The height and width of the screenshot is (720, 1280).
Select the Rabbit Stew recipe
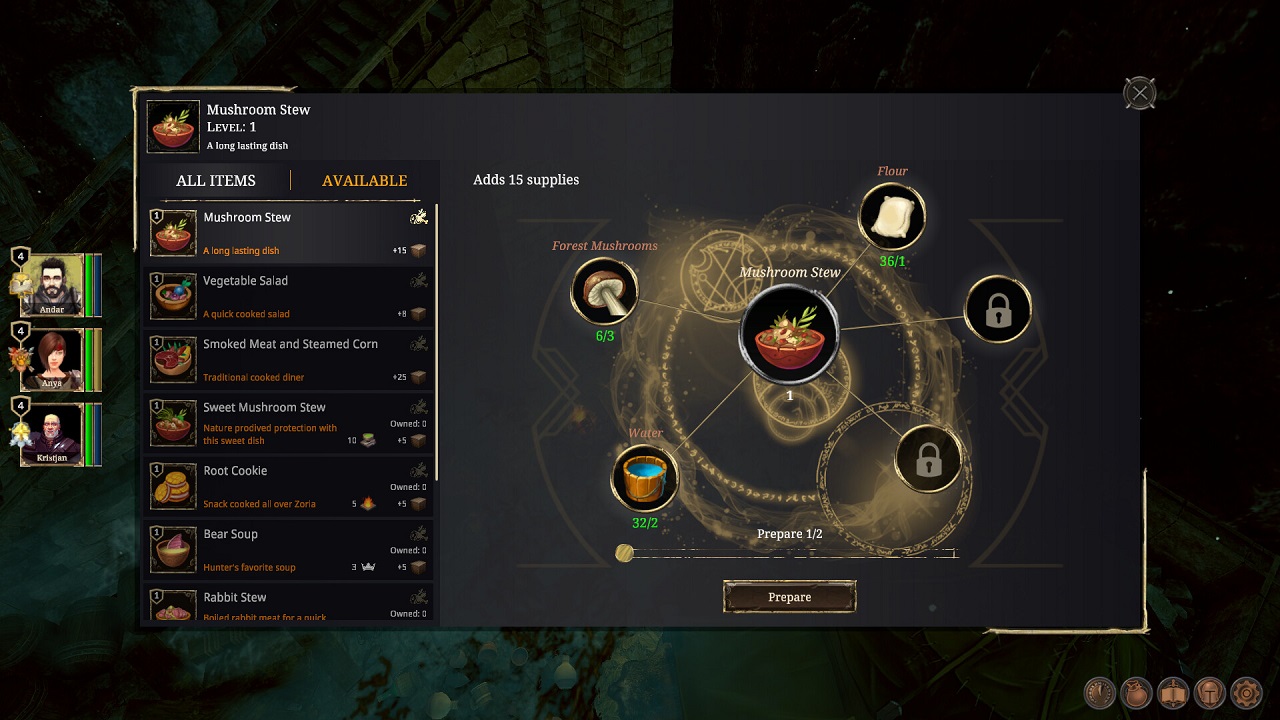[289, 604]
